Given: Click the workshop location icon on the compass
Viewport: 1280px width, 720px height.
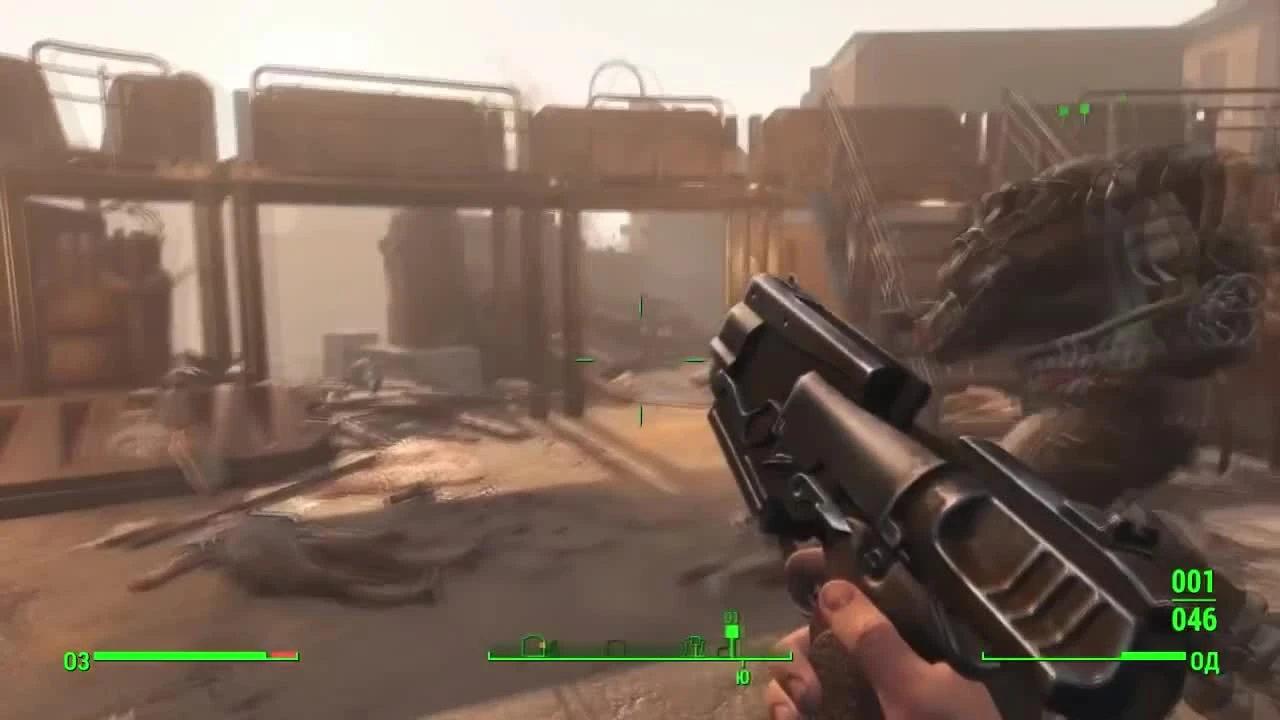Looking at the screenshot, I should click(x=693, y=643).
